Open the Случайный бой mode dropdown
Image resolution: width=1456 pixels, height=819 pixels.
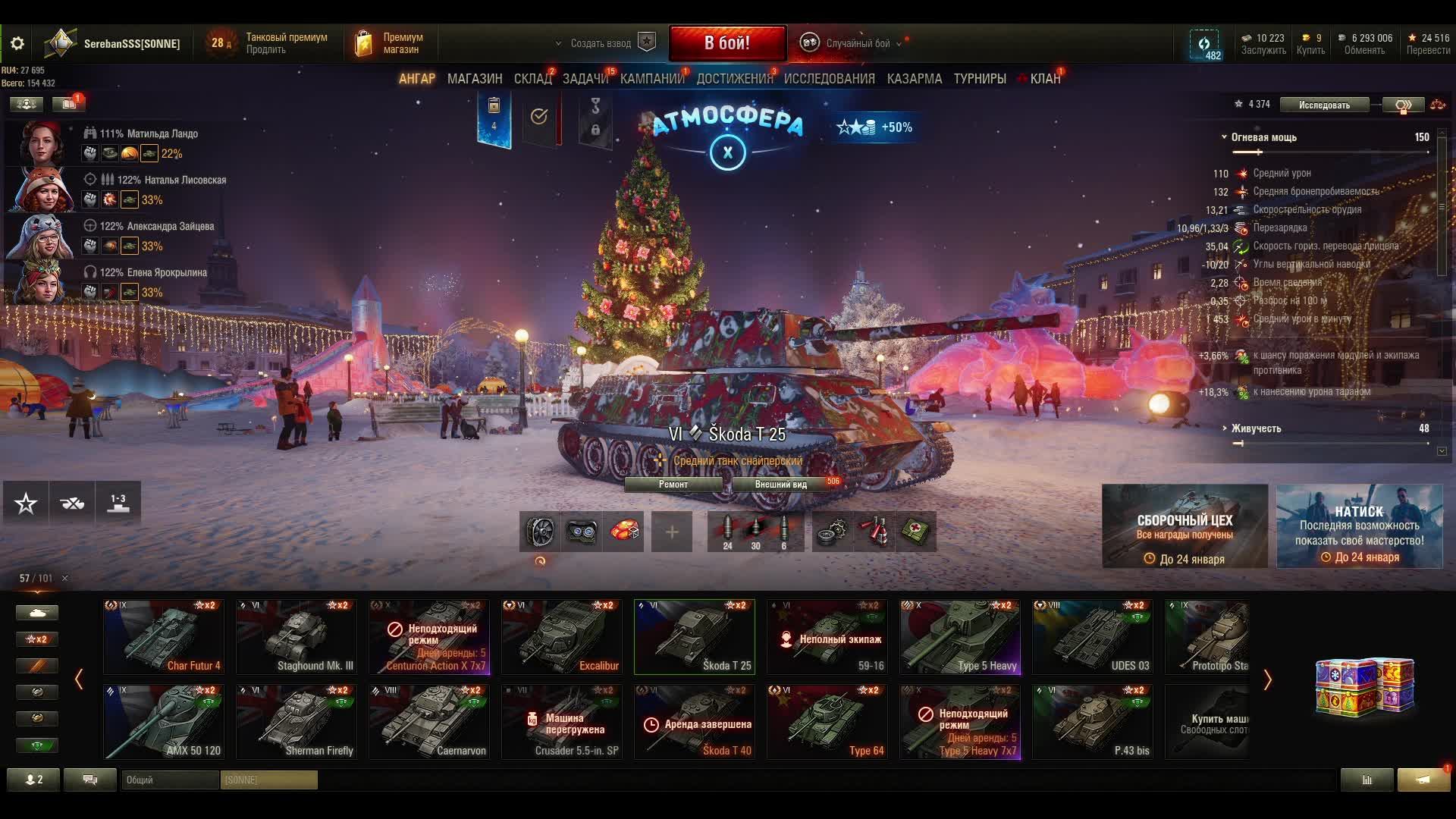tap(857, 43)
